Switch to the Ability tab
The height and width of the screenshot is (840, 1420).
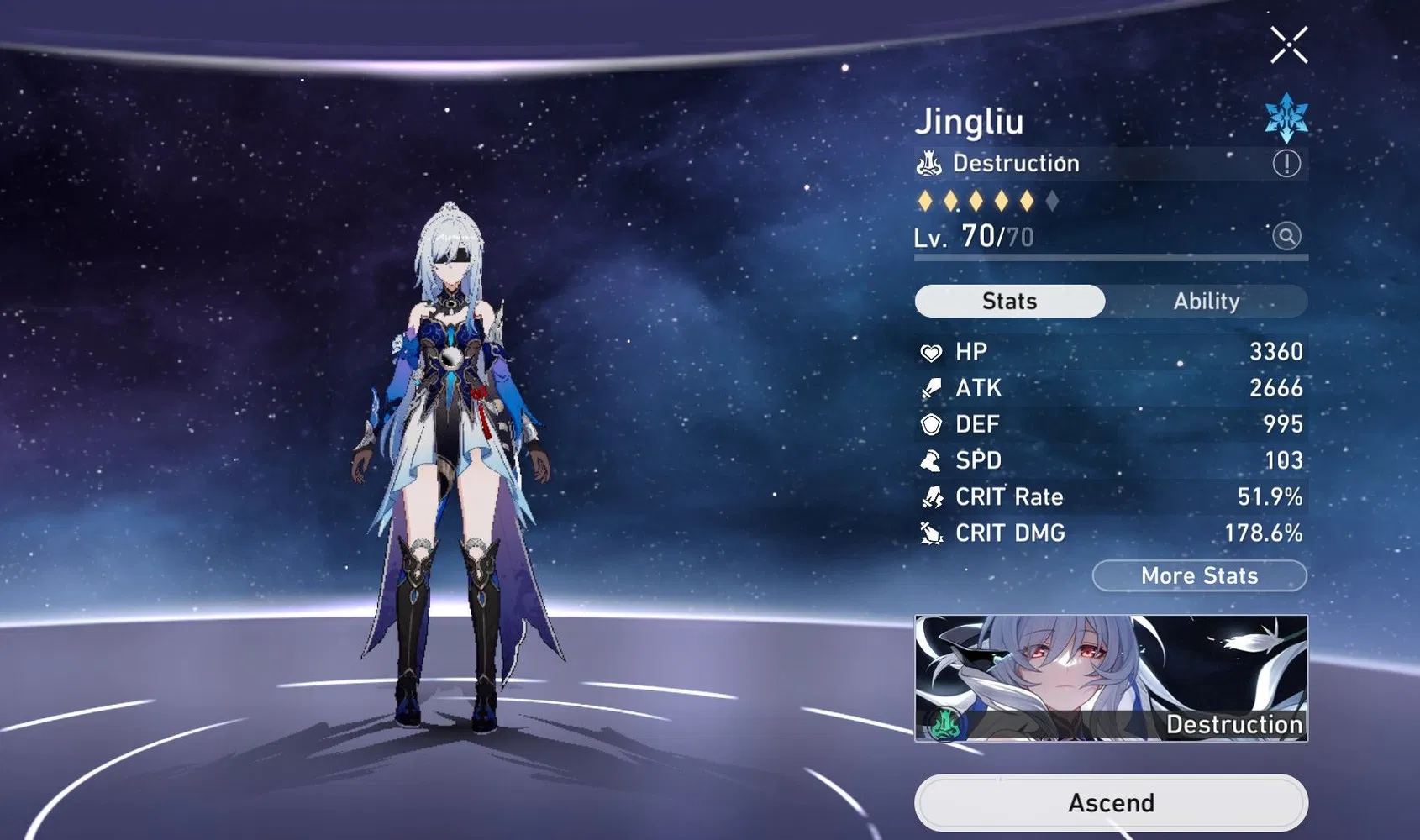click(x=1207, y=301)
